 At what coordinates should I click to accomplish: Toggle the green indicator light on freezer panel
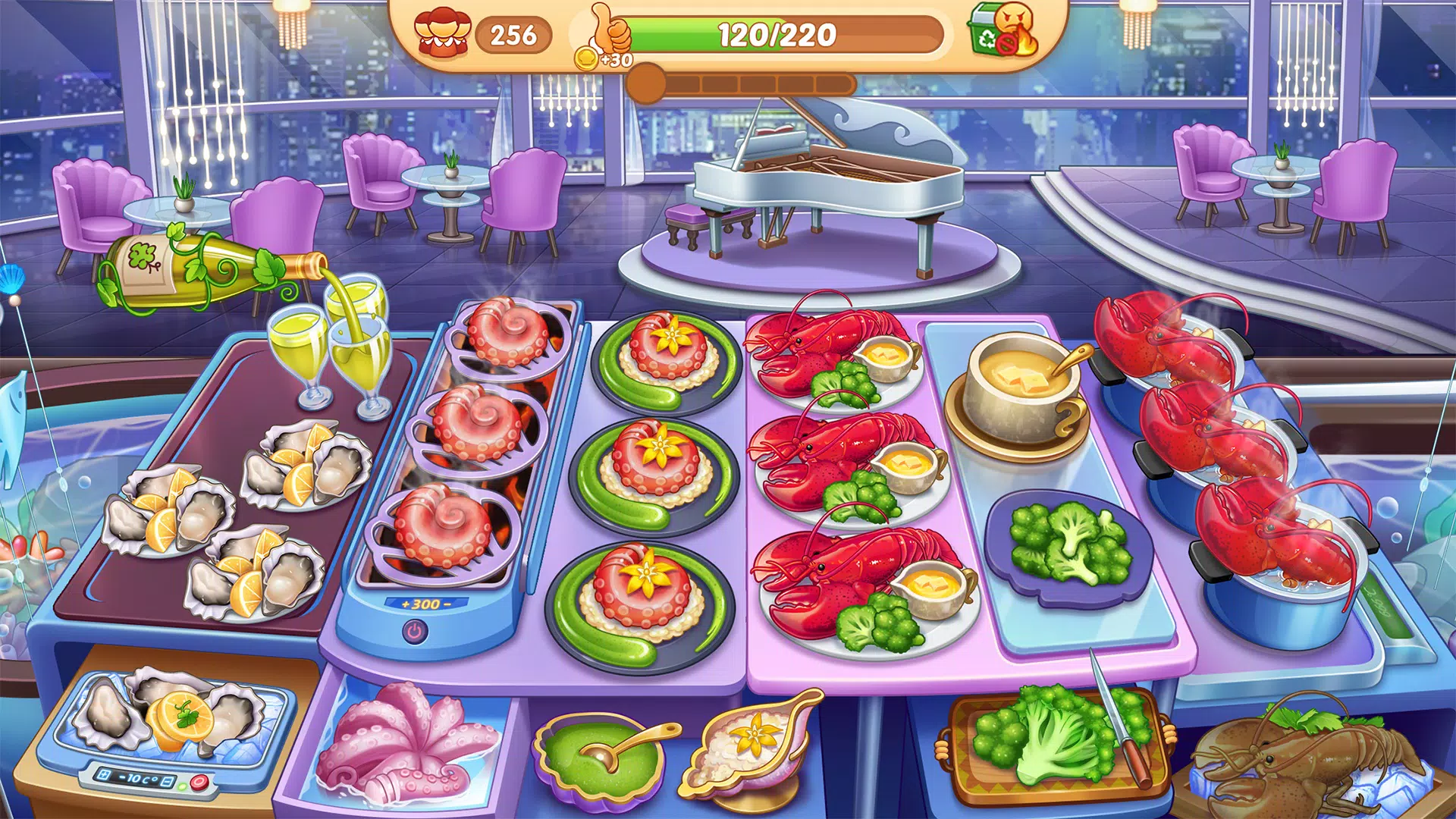point(183,787)
